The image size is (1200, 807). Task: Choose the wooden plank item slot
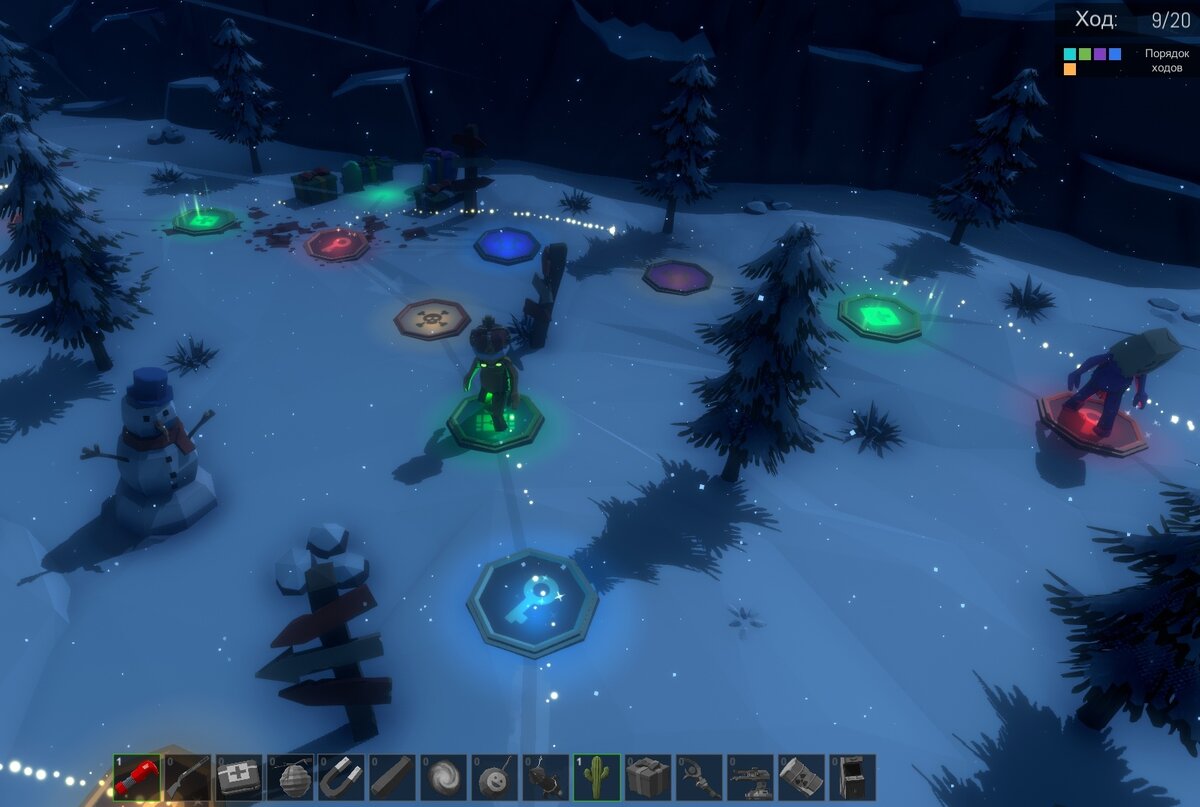[x=392, y=777]
